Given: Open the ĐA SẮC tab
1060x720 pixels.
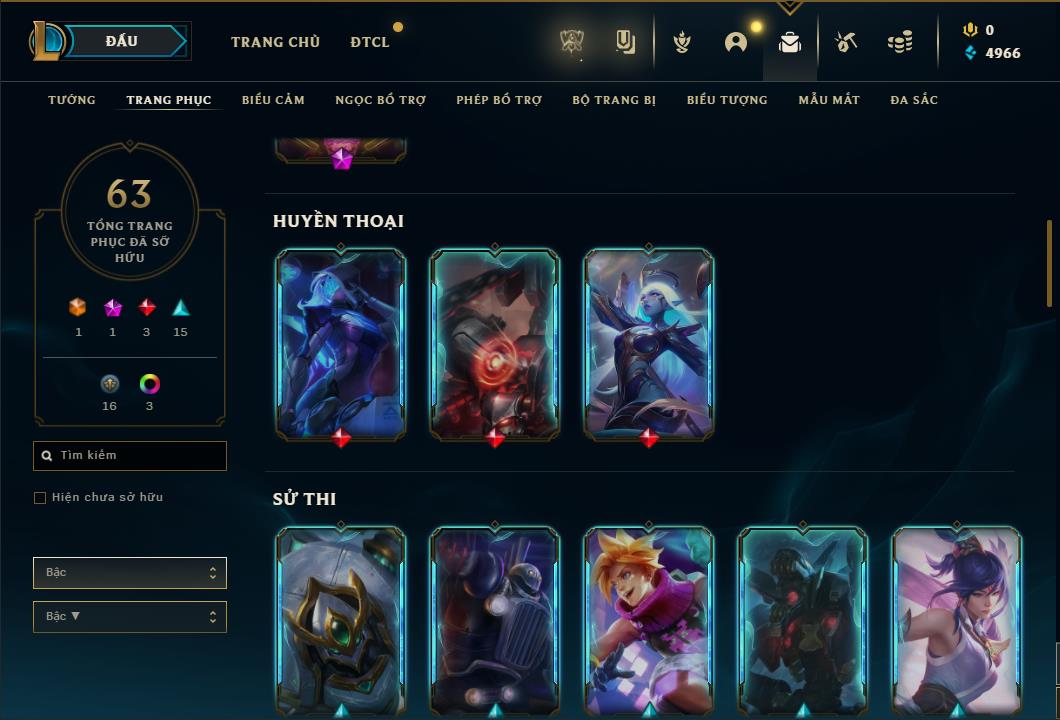Looking at the screenshot, I should [x=914, y=100].
